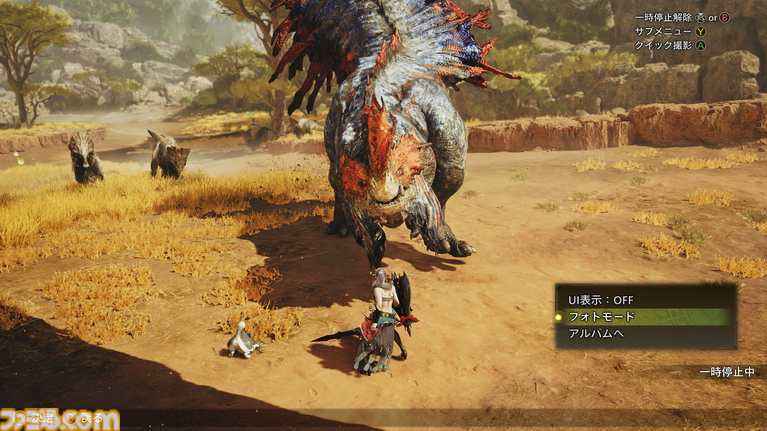Toggle the UI表示:OFF option
Image resolution: width=767 pixels, height=431 pixels.
601,300
